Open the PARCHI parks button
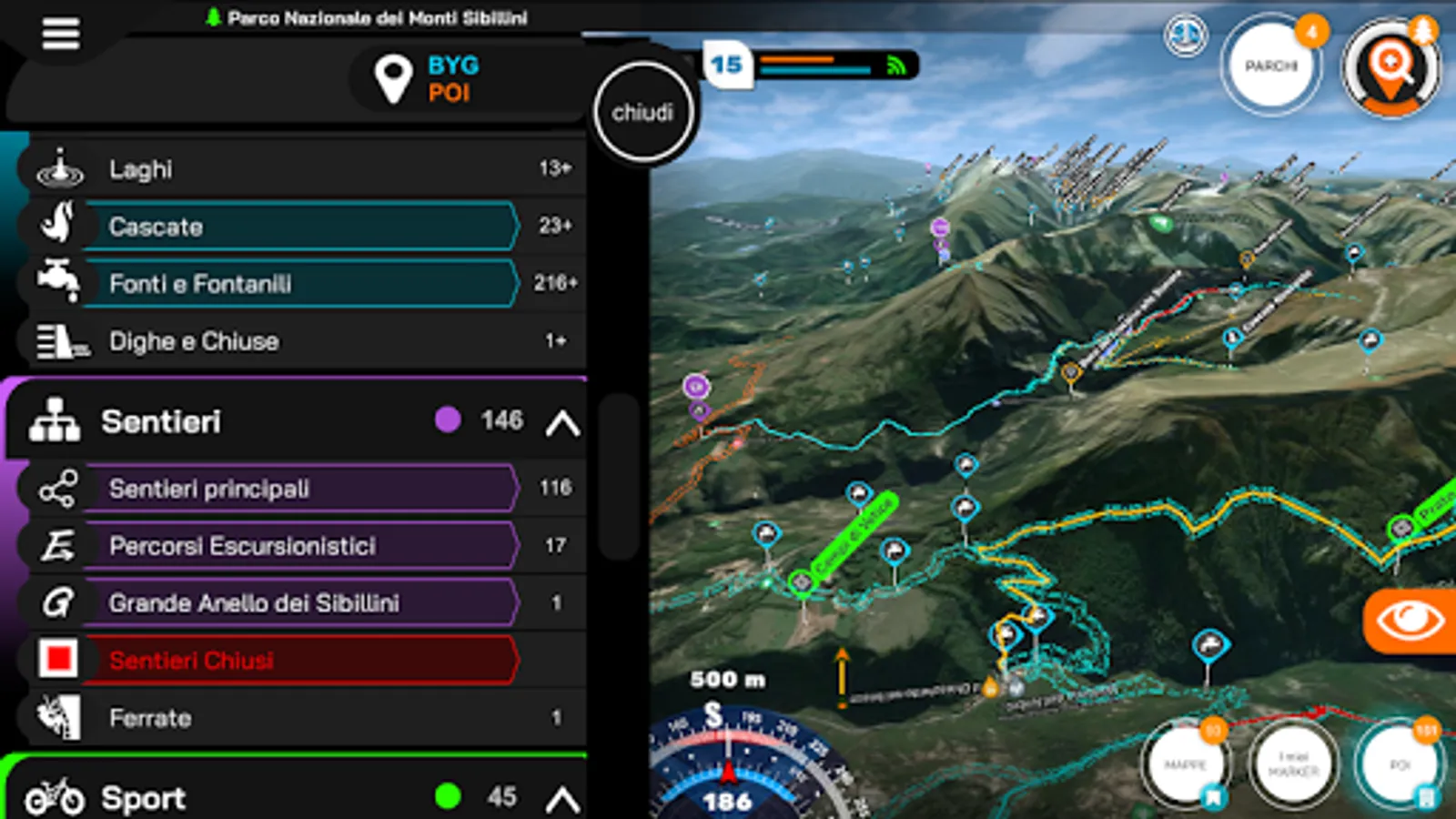Image resolution: width=1456 pixels, height=819 pixels. (1271, 66)
